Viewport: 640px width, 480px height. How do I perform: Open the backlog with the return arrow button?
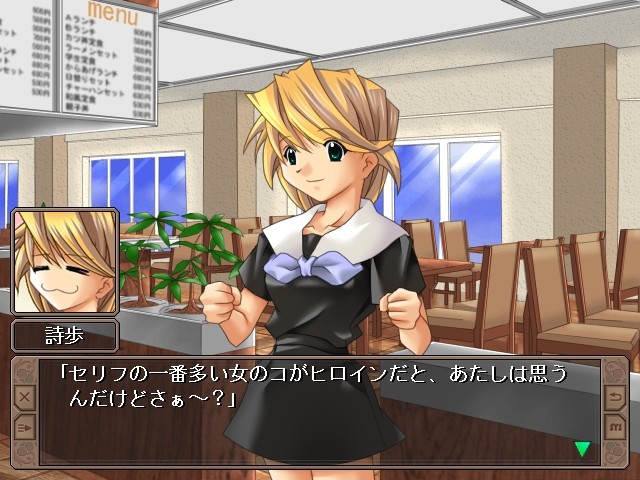tap(614, 397)
